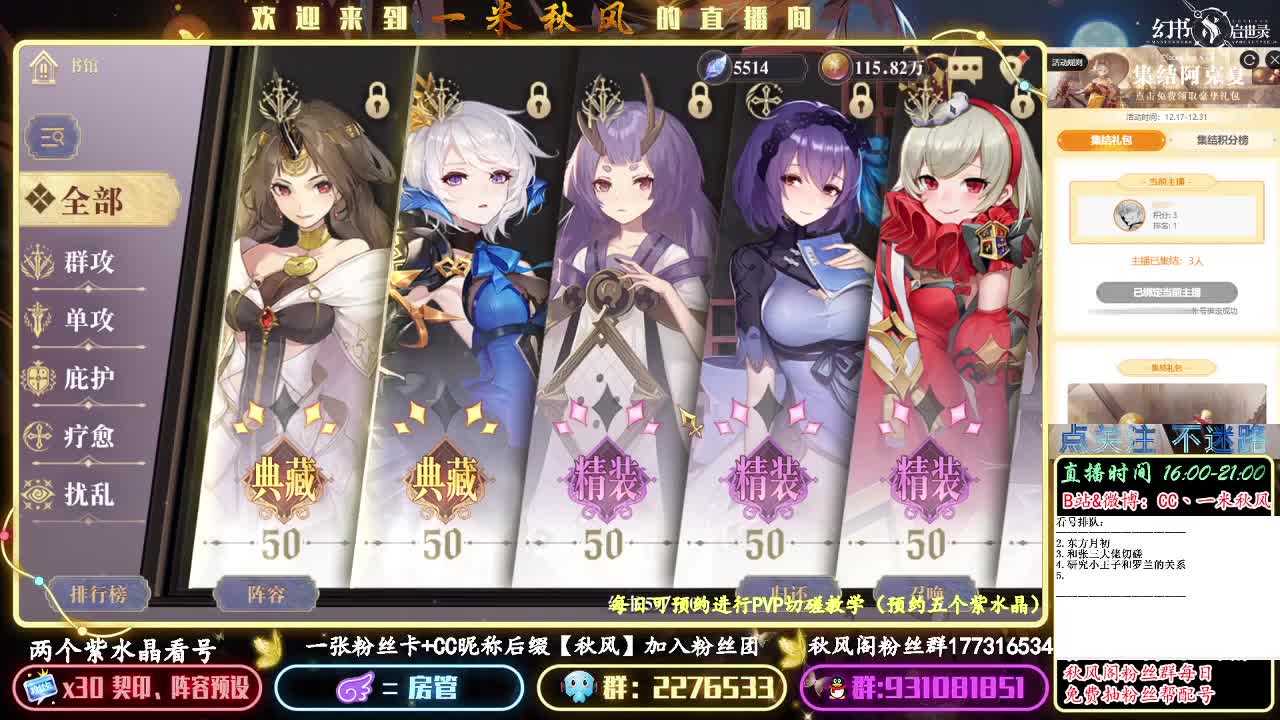1280x720 pixels.
Task: Select the search filter icon in sidebar
Action: [x=51, y=137]
